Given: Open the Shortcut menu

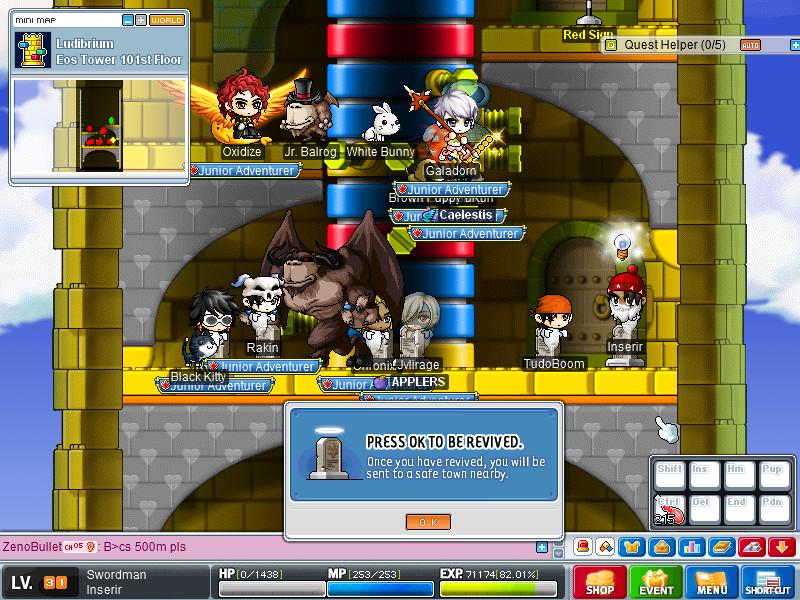Looking at the screenshot, I should 768,582.
